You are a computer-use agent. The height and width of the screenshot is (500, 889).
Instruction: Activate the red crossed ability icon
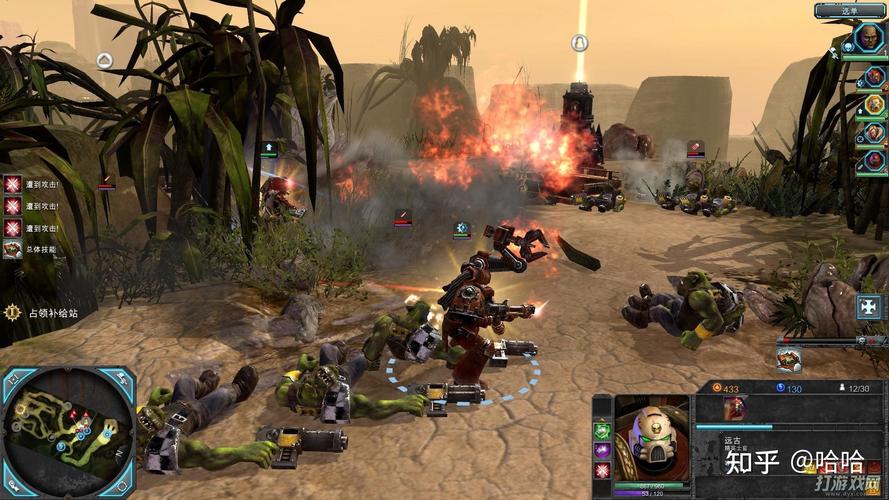(x=602, y=471)
